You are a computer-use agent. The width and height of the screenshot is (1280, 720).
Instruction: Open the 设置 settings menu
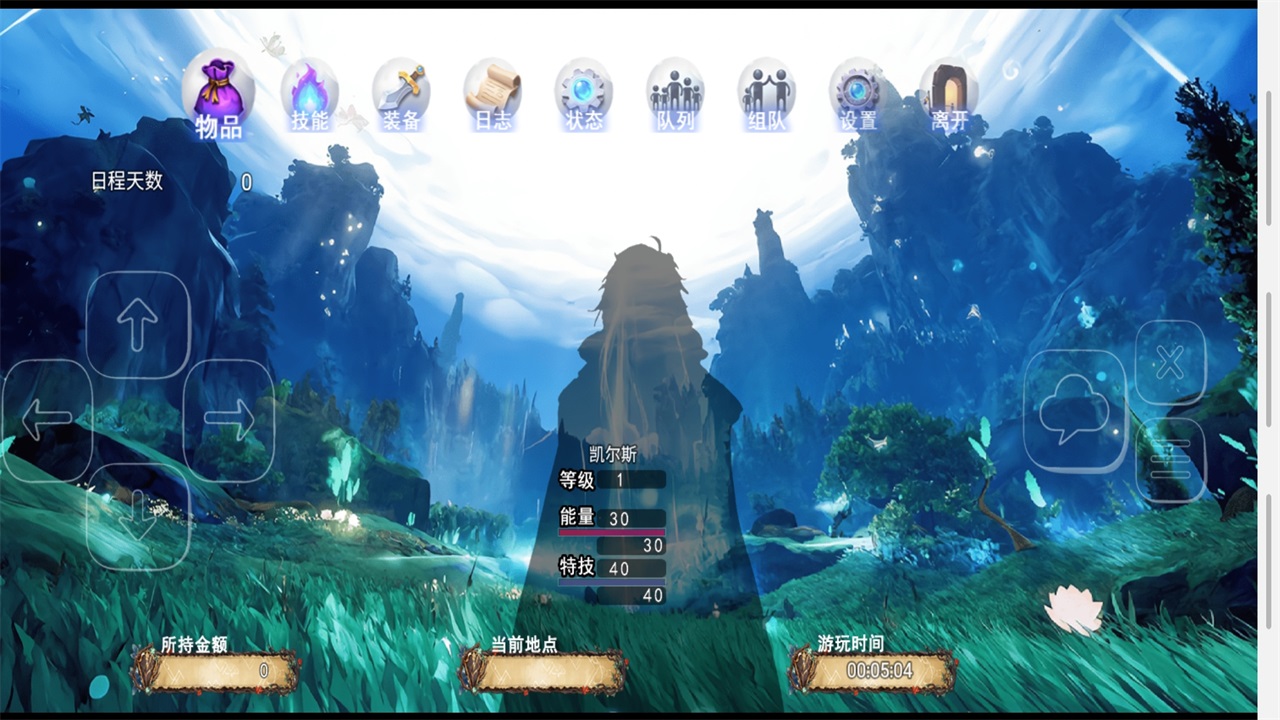pyautogui.click(x=858, y=94)
